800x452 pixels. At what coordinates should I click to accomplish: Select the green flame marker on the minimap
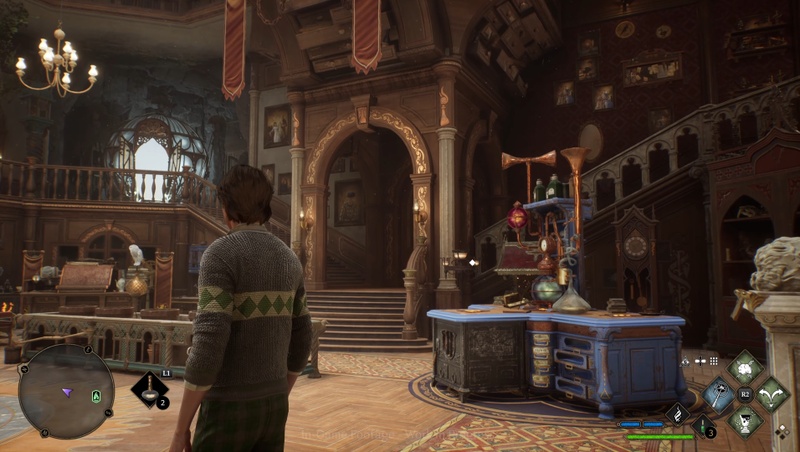pos(96,396)
